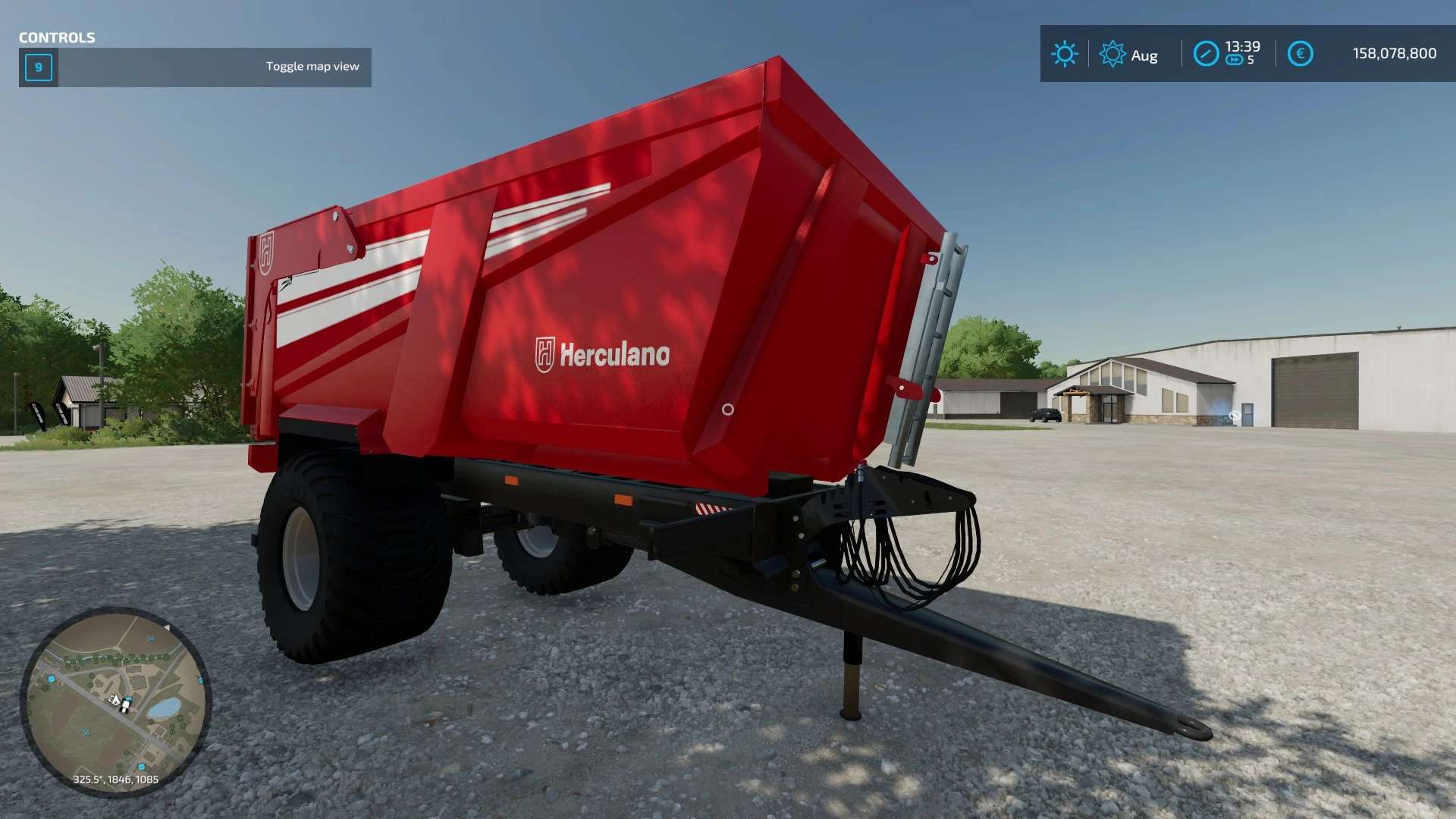Open the circular minimap
Screen dimensions: 1456x819
click(115, 701)
